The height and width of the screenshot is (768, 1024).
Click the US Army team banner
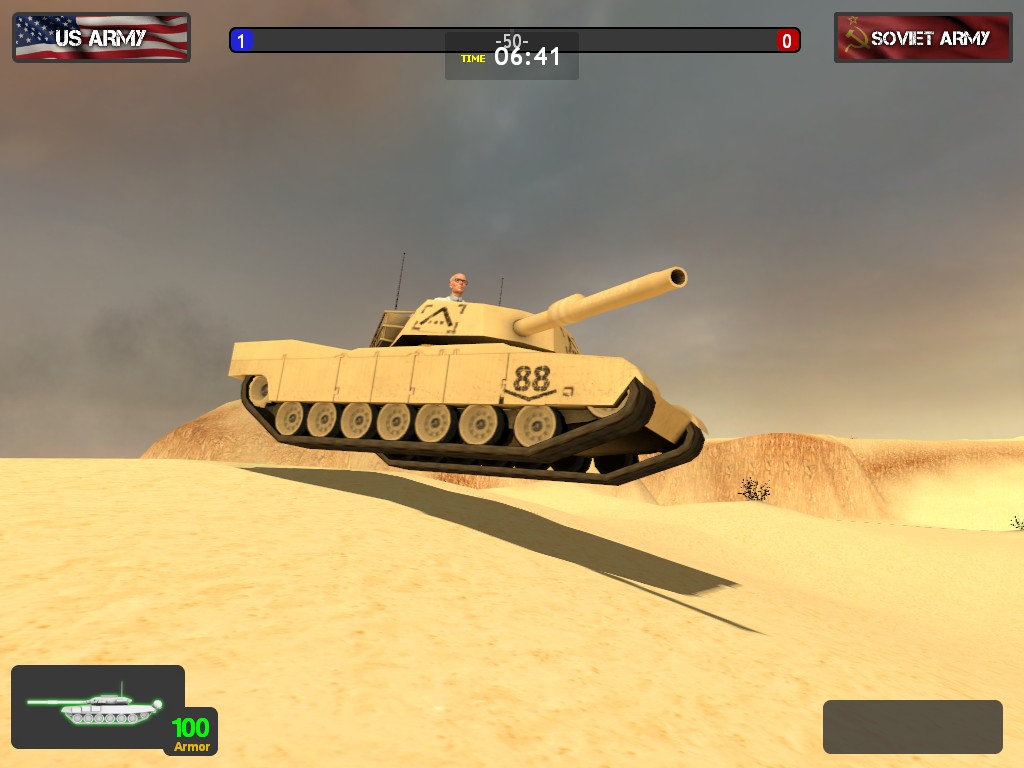[101, 38]
